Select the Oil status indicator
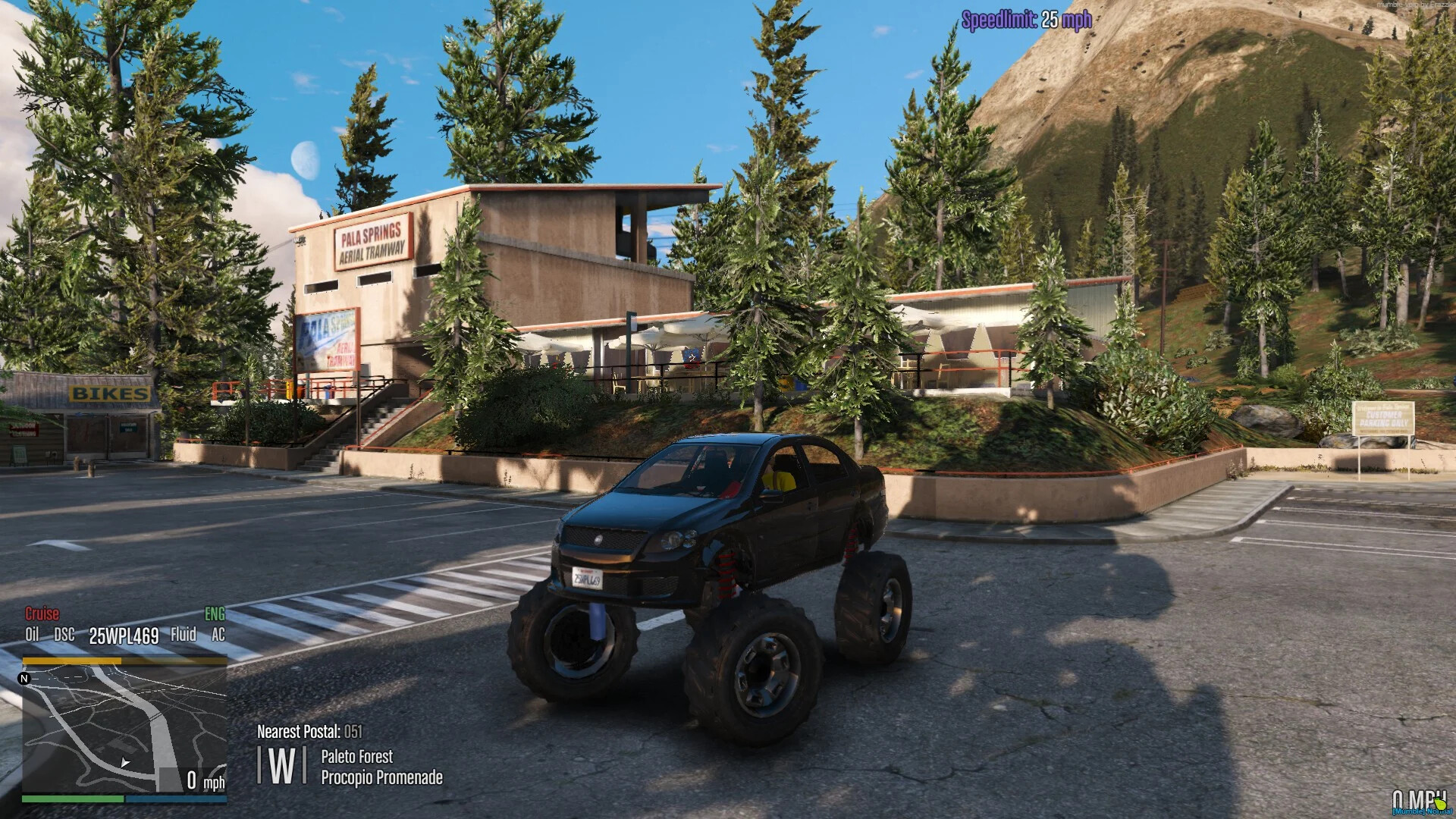Image resolution: width=1456 pixels, height=819 pixels. (31, 635)
